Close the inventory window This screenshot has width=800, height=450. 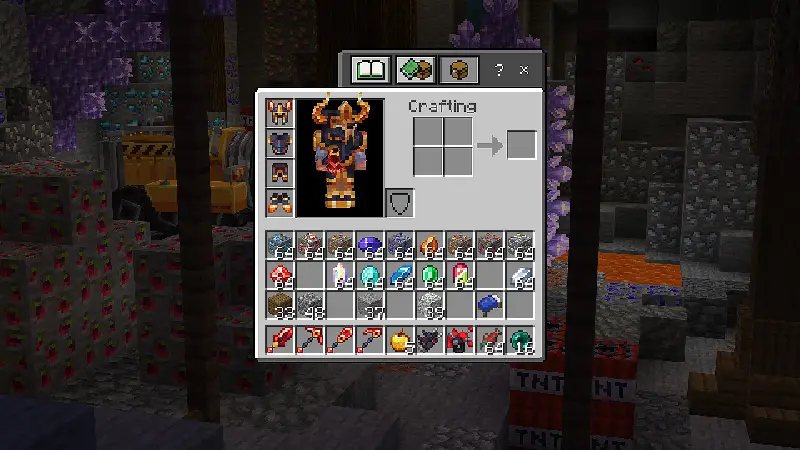pos(523,70)
